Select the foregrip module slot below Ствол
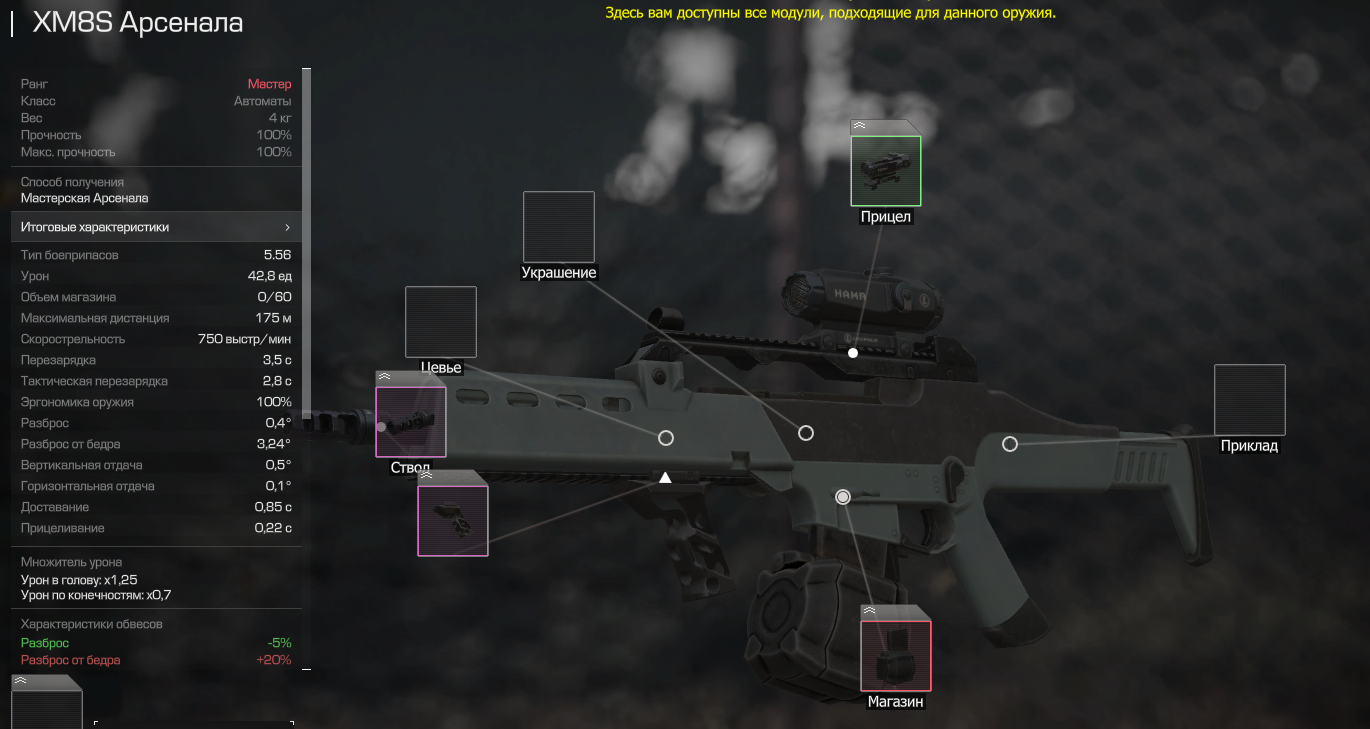 tap(452, 520)
